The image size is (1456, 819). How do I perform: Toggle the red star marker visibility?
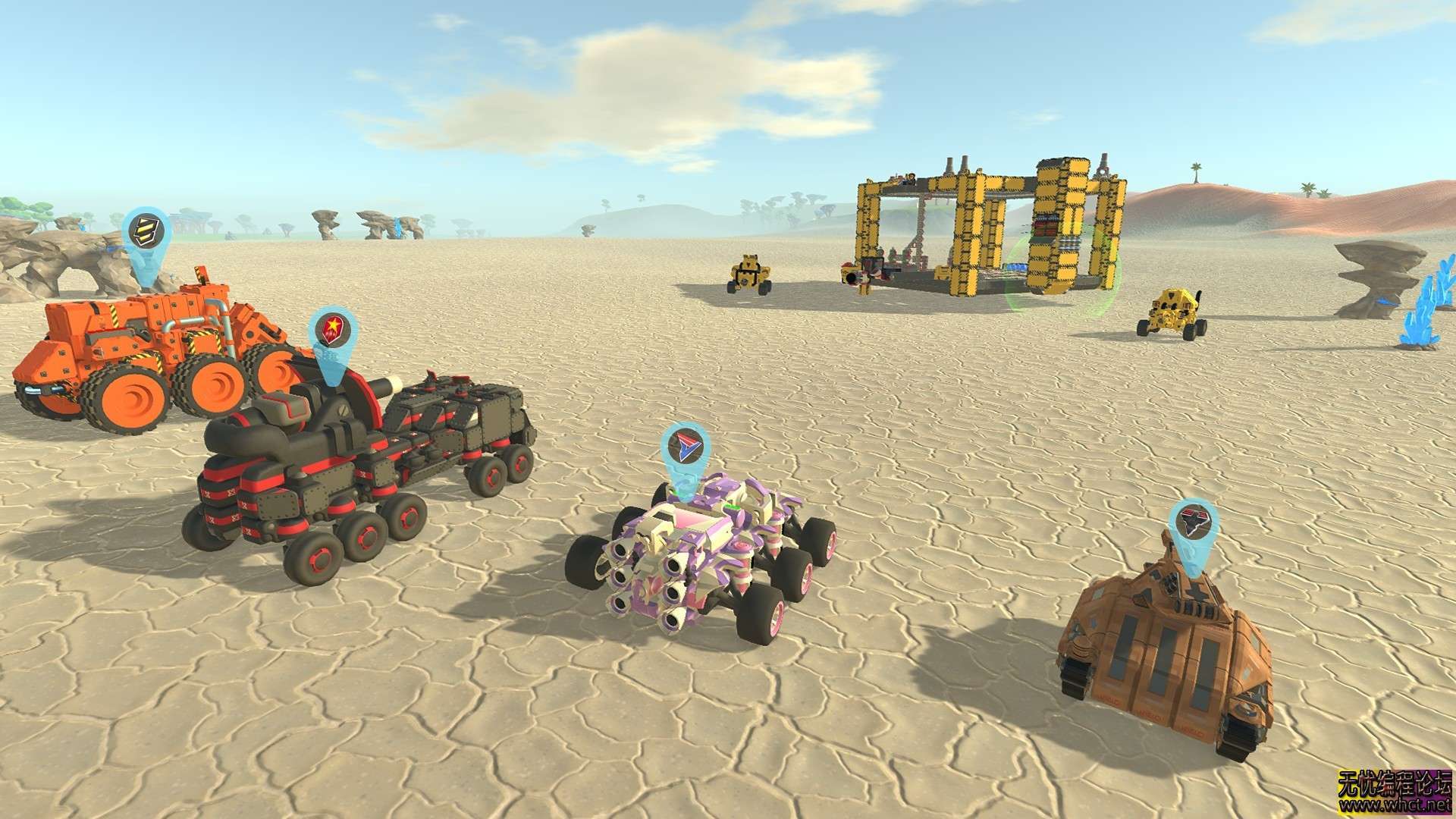(332, 330)
